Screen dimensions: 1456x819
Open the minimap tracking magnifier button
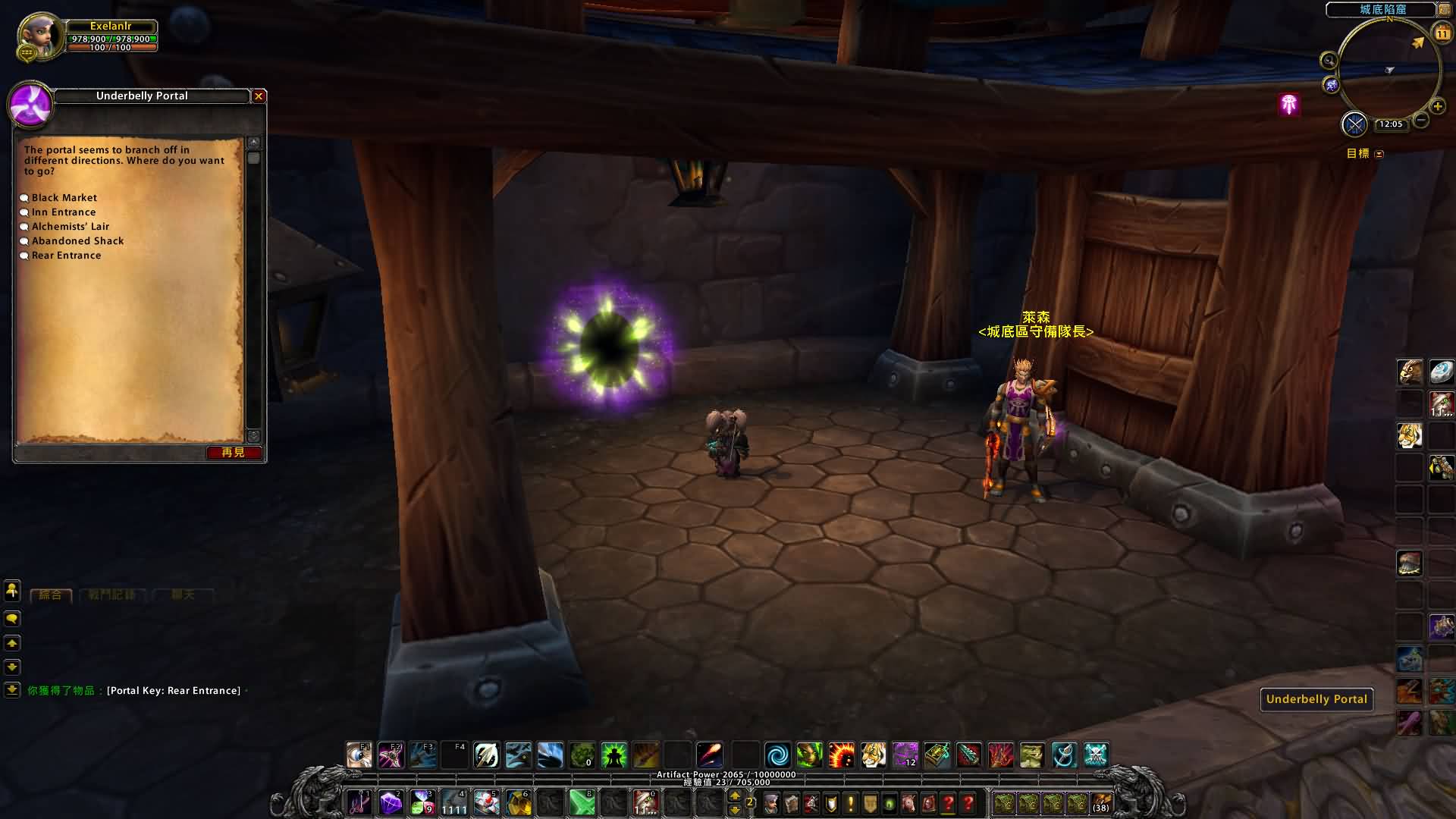[1329, 61]
